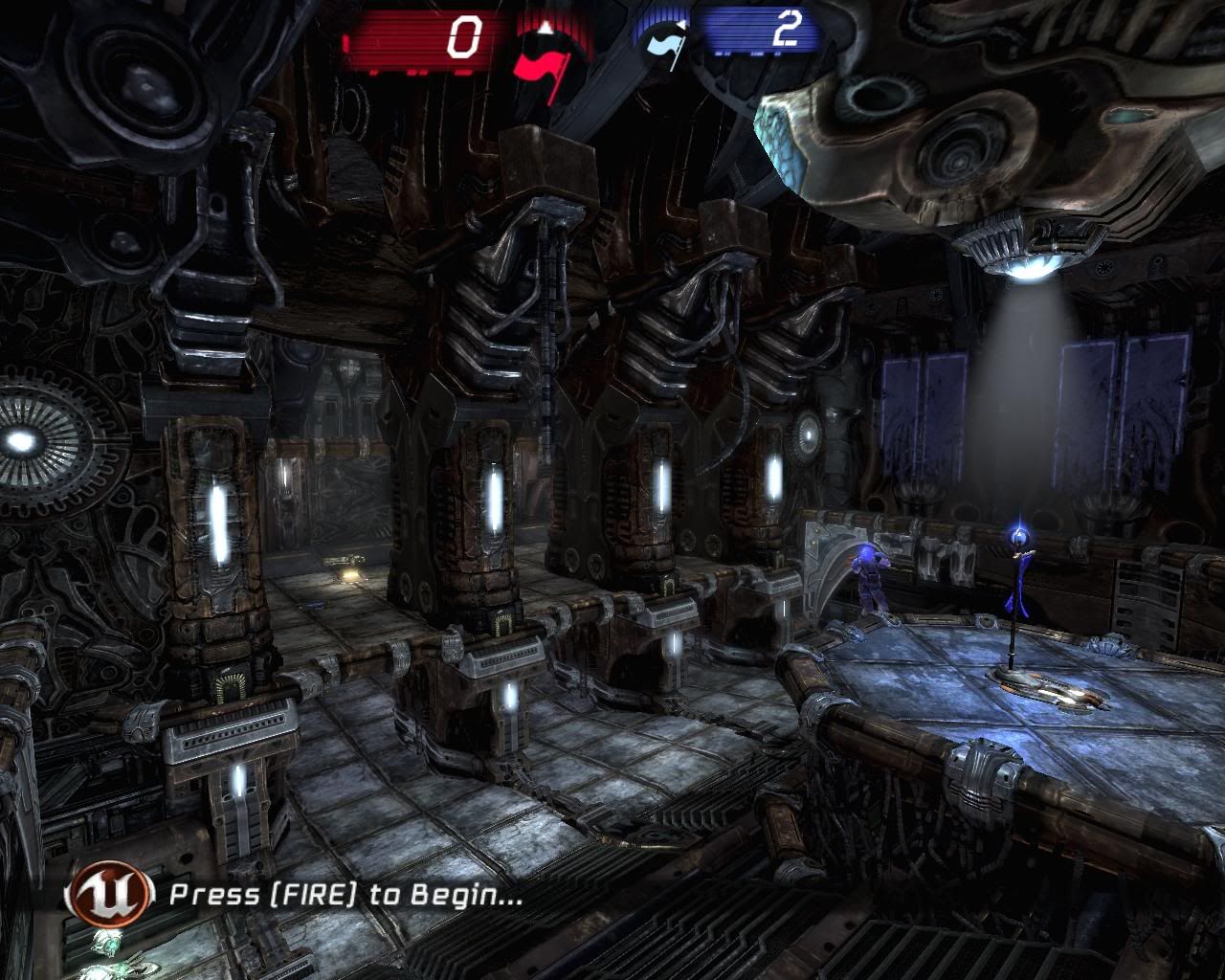Click the Unreal logo emblem
This screenshot has width=1225, height=980.
(109, 895)
